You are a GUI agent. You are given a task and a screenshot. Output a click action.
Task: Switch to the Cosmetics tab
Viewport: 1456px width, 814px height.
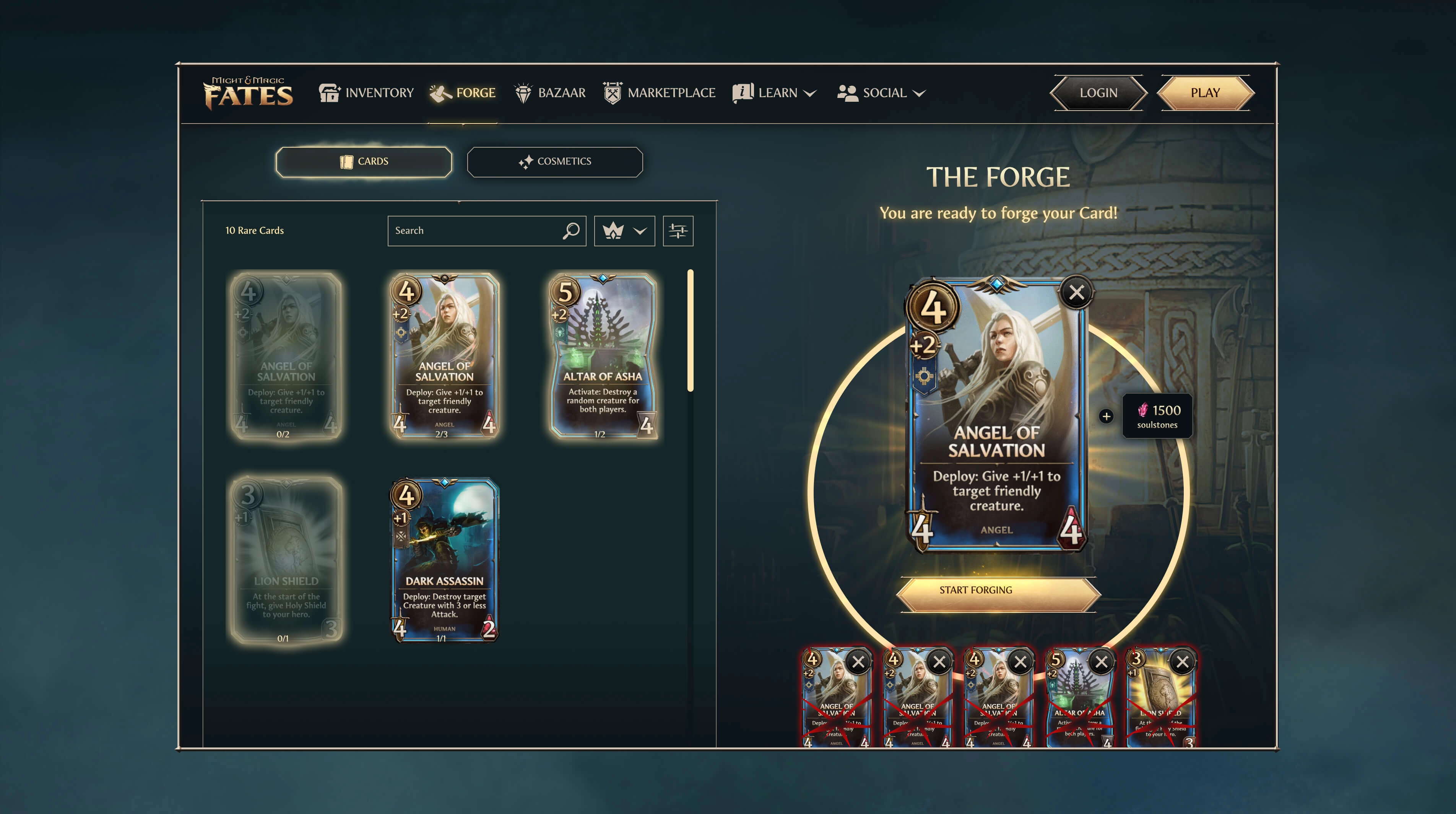[x=554, y=162]
